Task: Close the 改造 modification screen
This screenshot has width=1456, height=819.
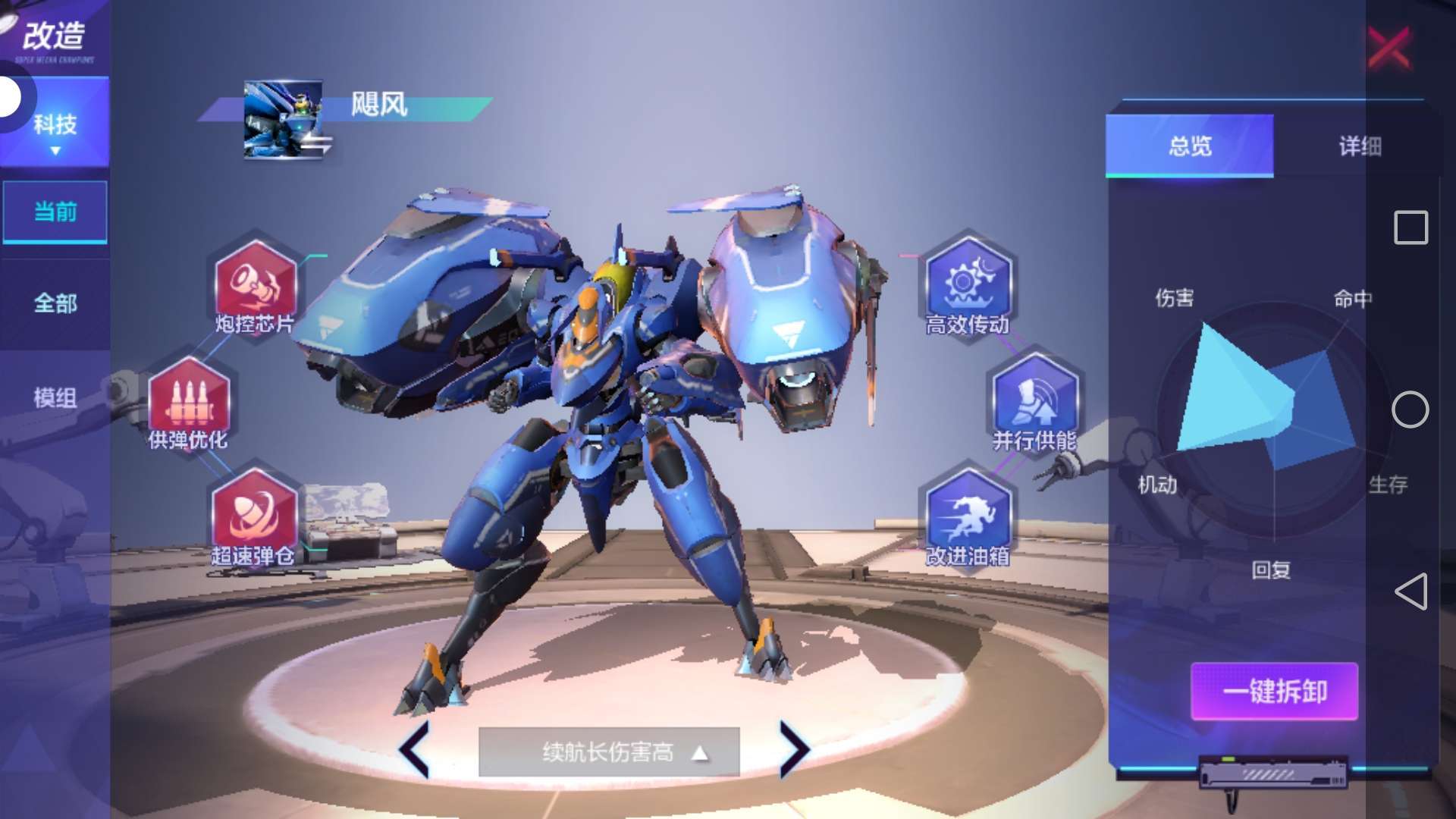Action: (x=1389, y=48)
